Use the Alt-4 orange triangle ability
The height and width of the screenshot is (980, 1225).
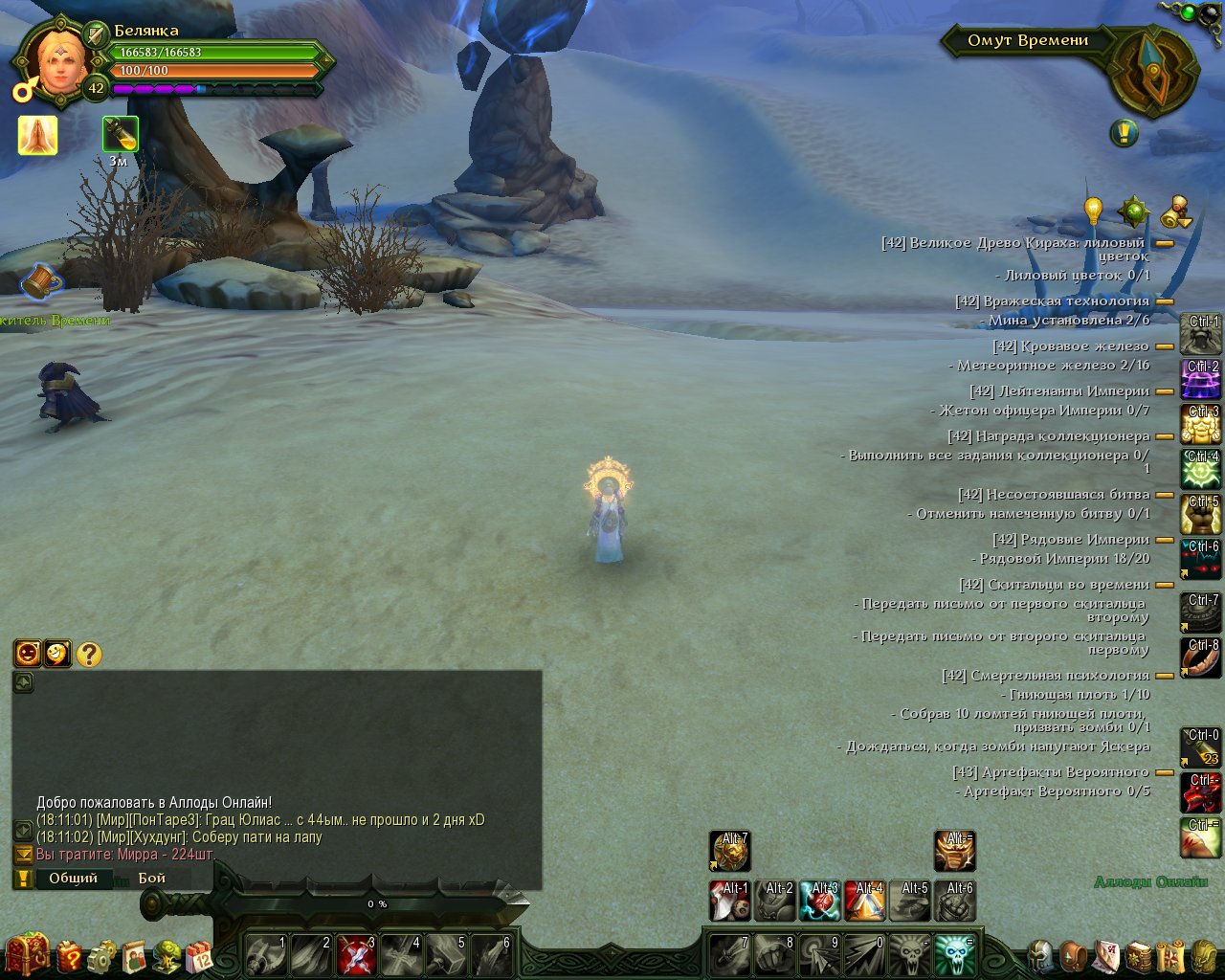tap(865, 901)
